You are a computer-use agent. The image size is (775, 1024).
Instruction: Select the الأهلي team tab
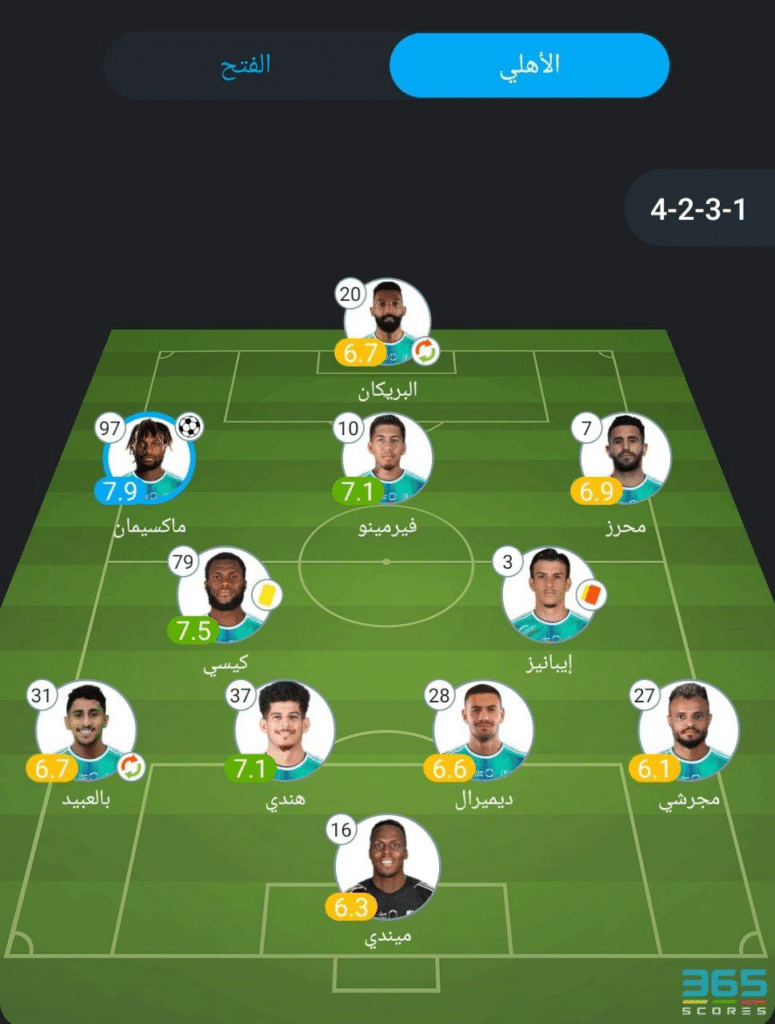529,66
